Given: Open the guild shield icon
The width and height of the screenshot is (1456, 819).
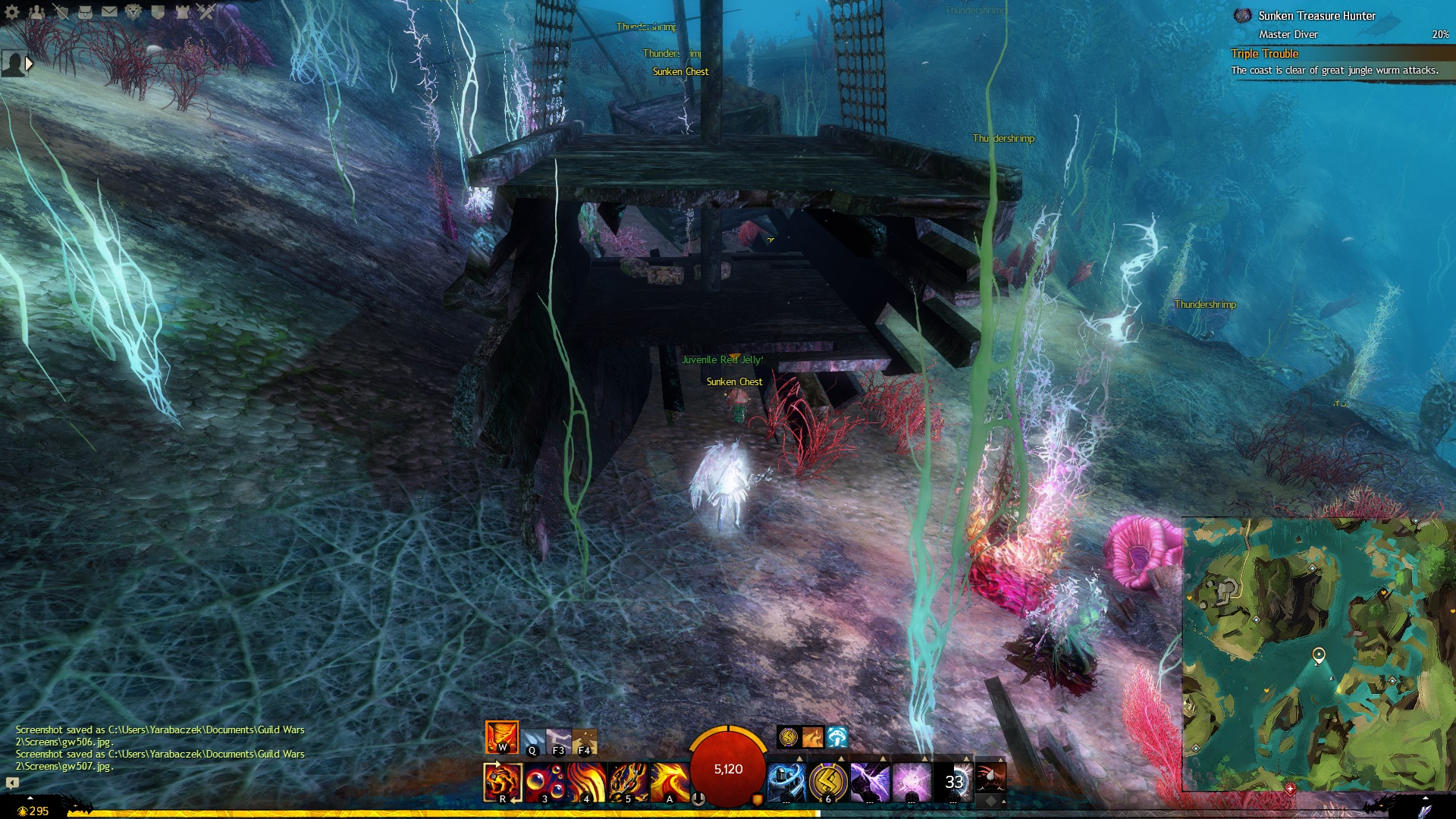Looking at the screenshot, I should [158, 12].
